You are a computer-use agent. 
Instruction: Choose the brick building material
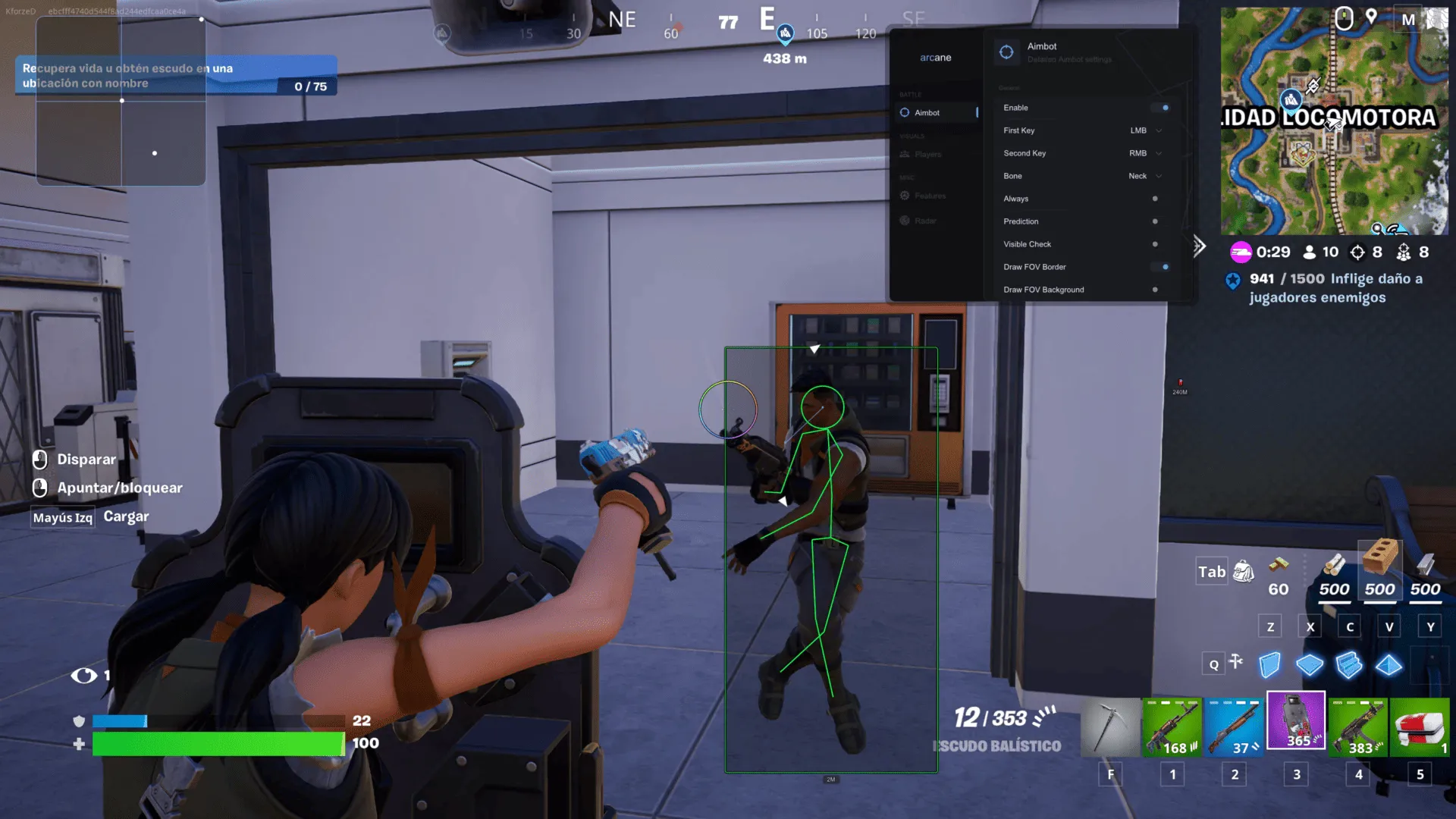click(1379, 569)
